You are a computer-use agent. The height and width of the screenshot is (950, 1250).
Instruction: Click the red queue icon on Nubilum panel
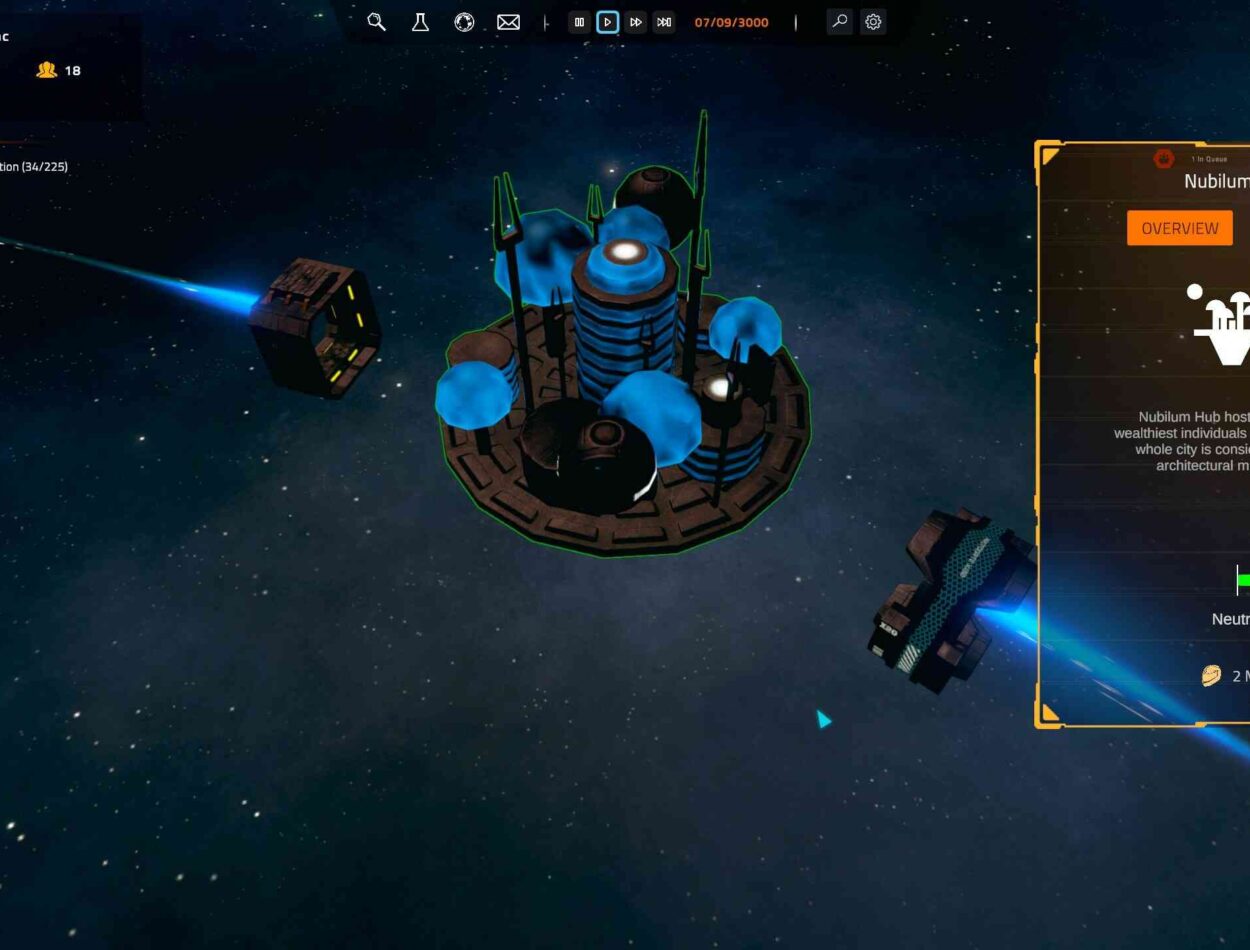[1163, 158]
